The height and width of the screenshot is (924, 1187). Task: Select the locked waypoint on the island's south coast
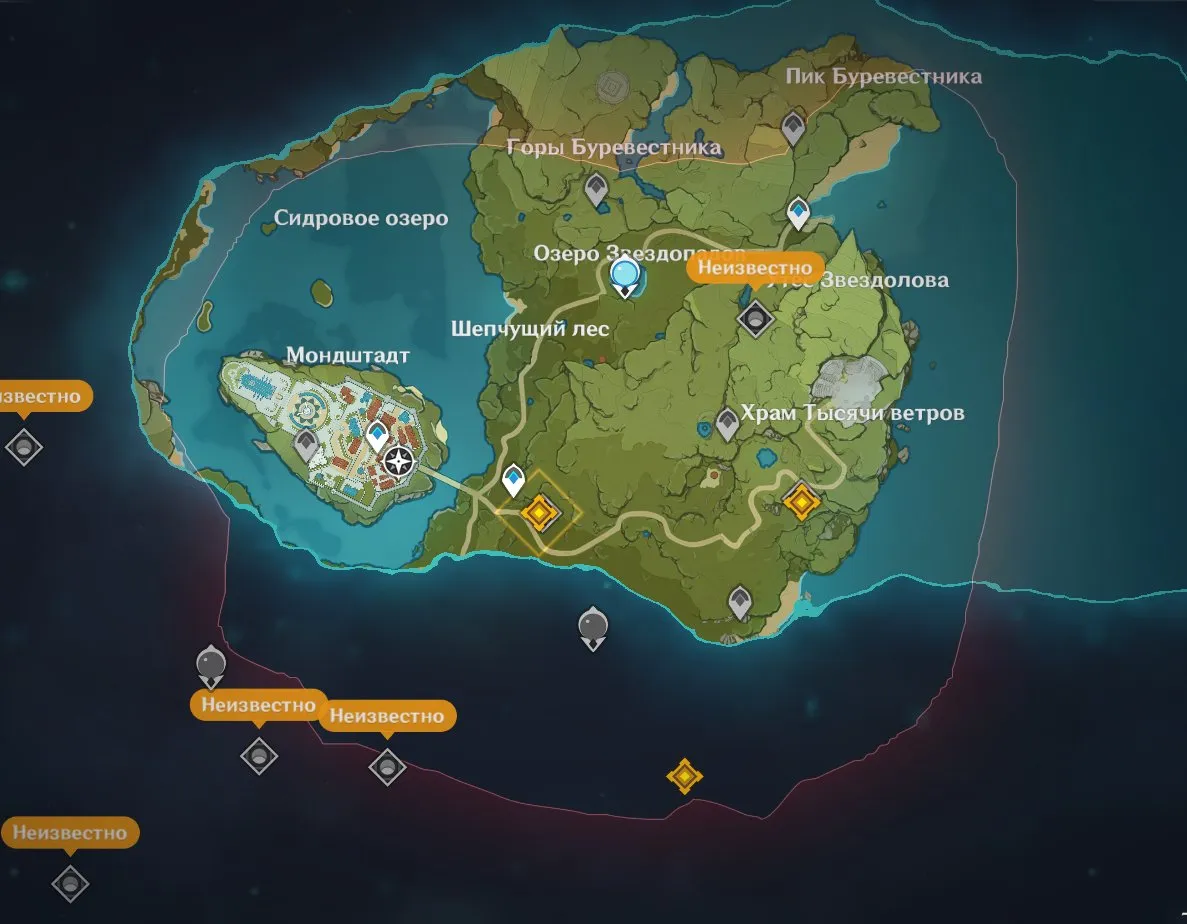pyautogui.click(x=740, y=602)
